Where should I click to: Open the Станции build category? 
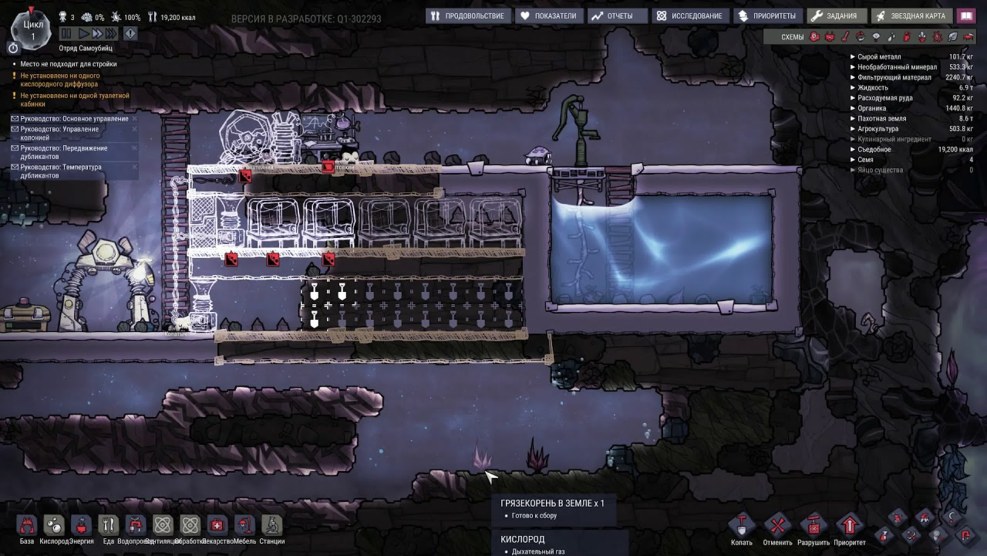272,525
